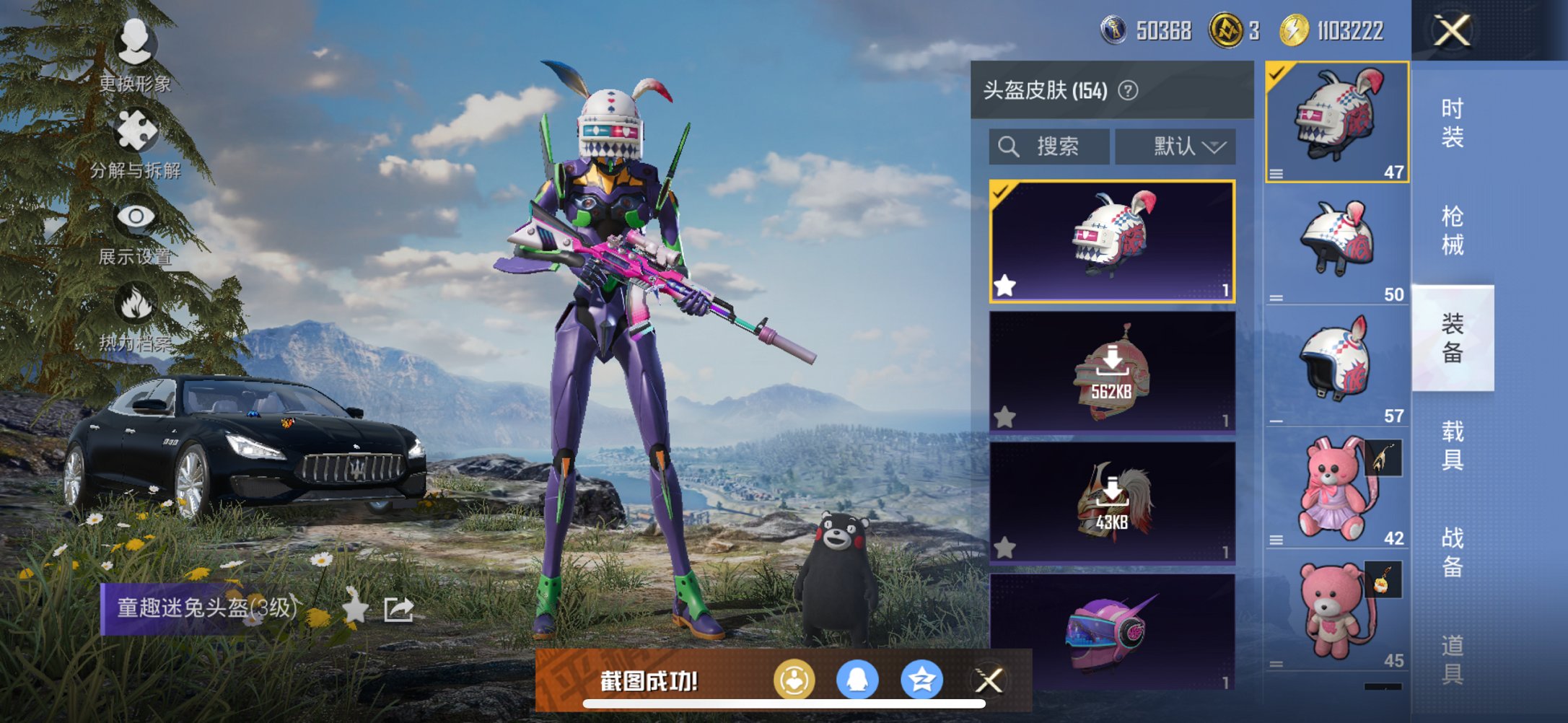Click the search magnifier in helmet panel

[1008, 146]
